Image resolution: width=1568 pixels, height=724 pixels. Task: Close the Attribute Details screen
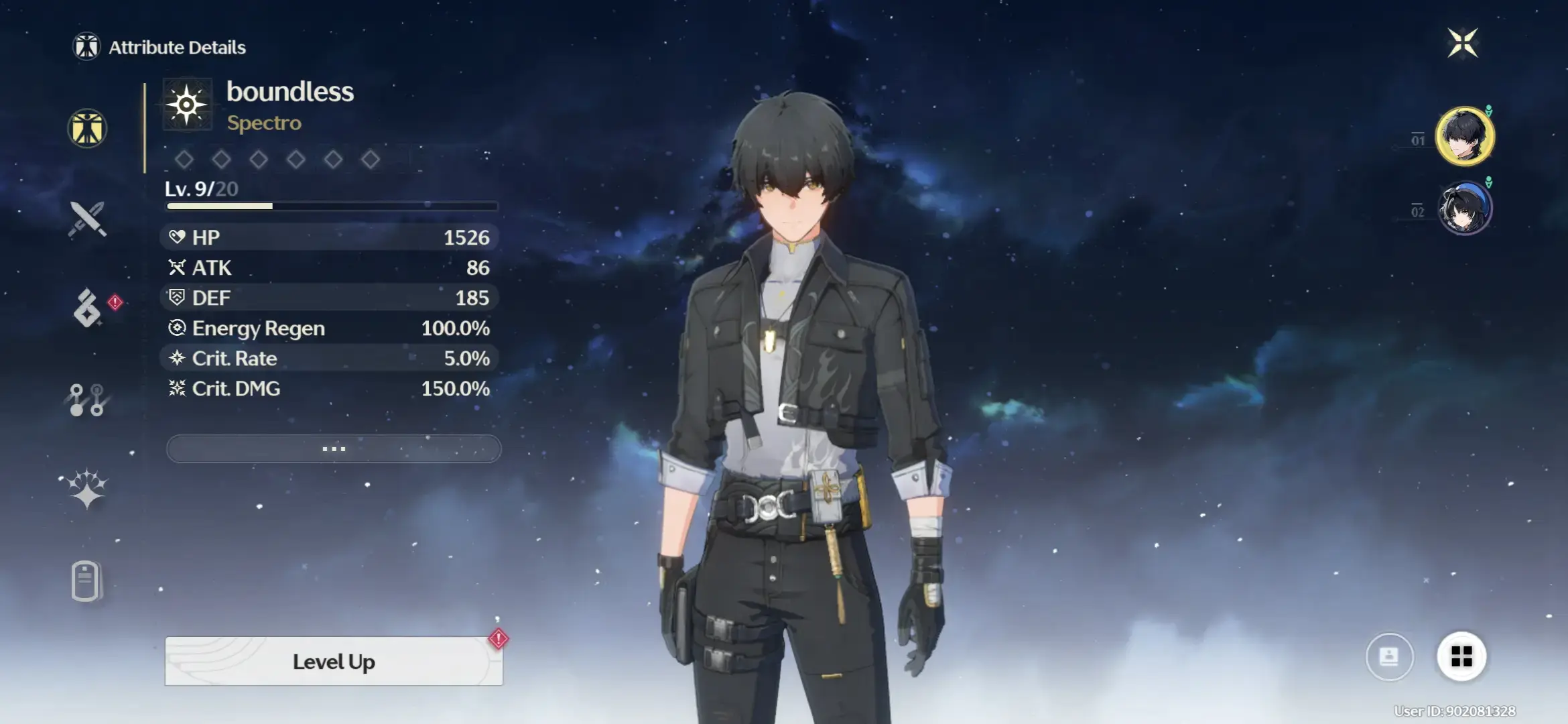coord(1462,44)
